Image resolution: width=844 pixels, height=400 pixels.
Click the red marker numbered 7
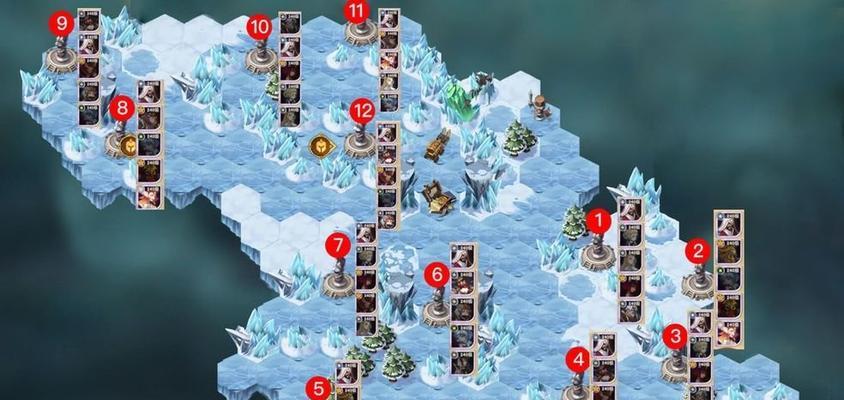pos(338,244)
